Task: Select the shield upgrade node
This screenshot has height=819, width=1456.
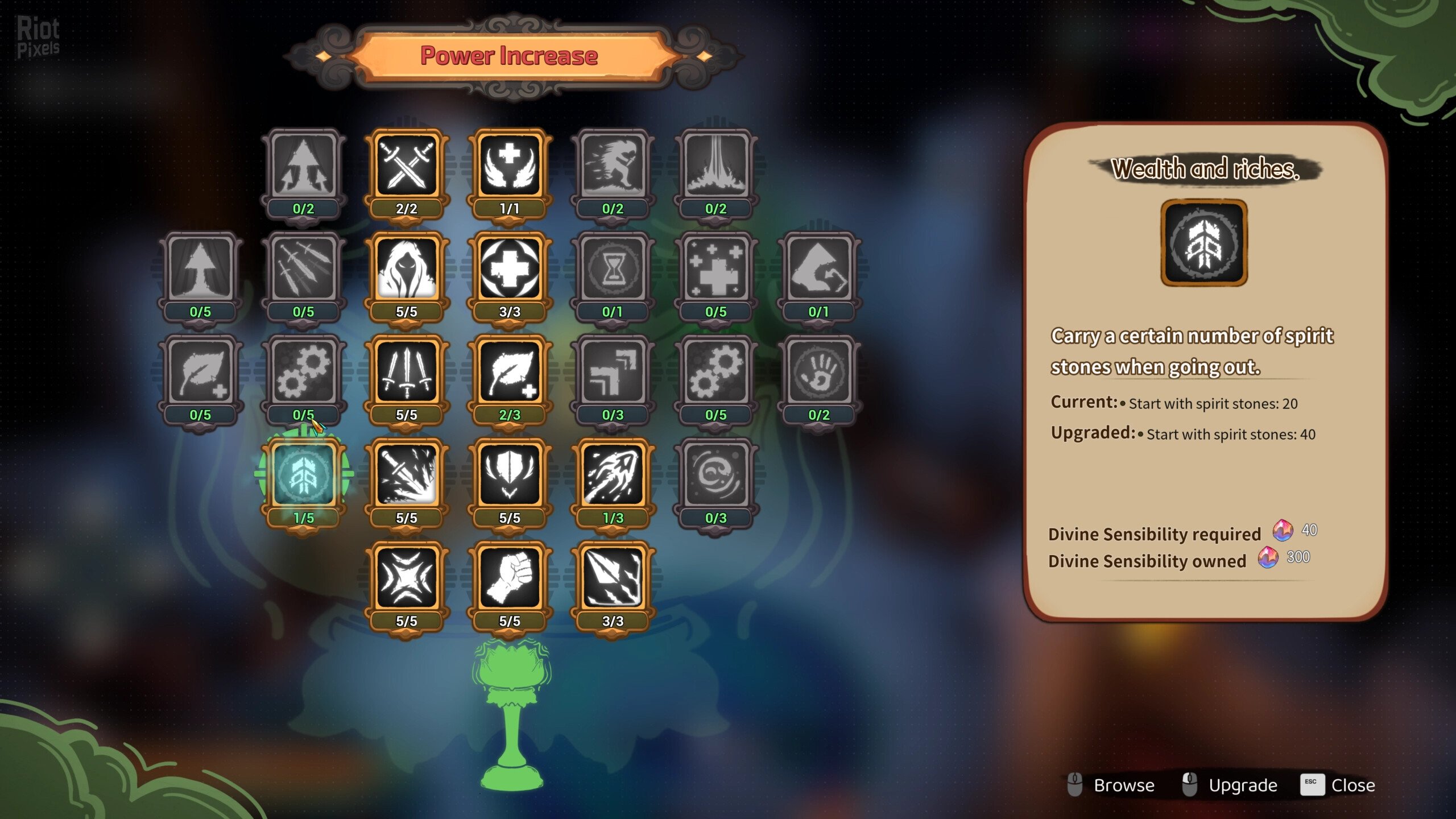Action: 509,475
